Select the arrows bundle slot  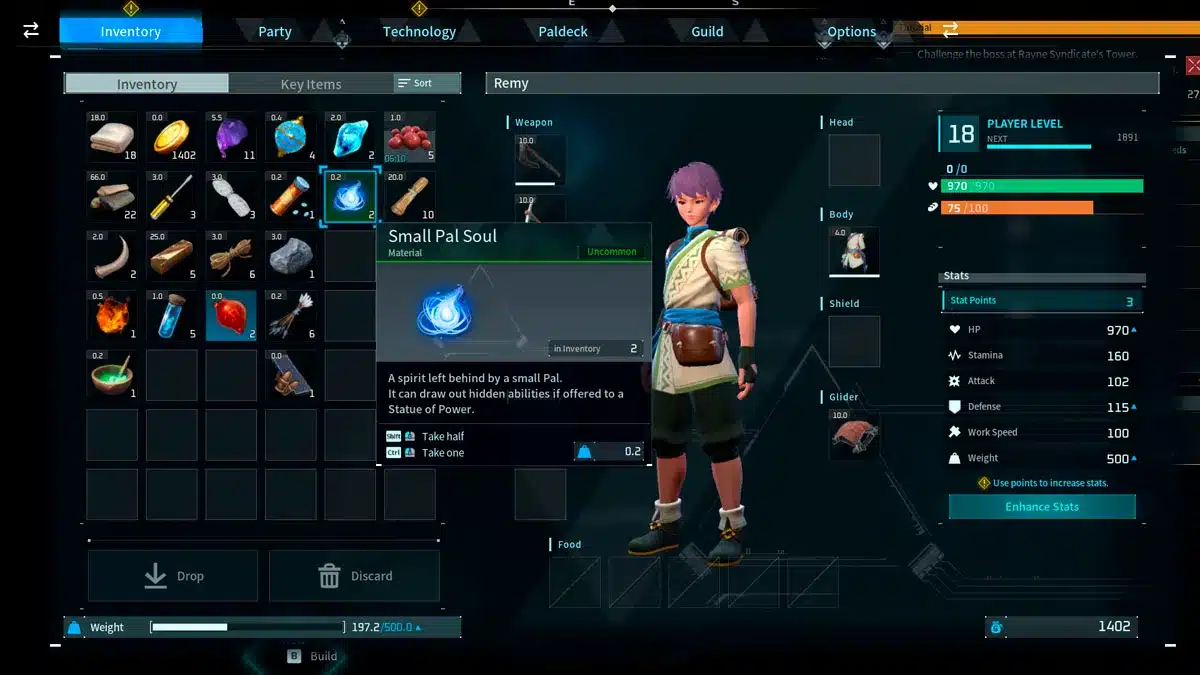pyautogui.click(x=290, y=316)
